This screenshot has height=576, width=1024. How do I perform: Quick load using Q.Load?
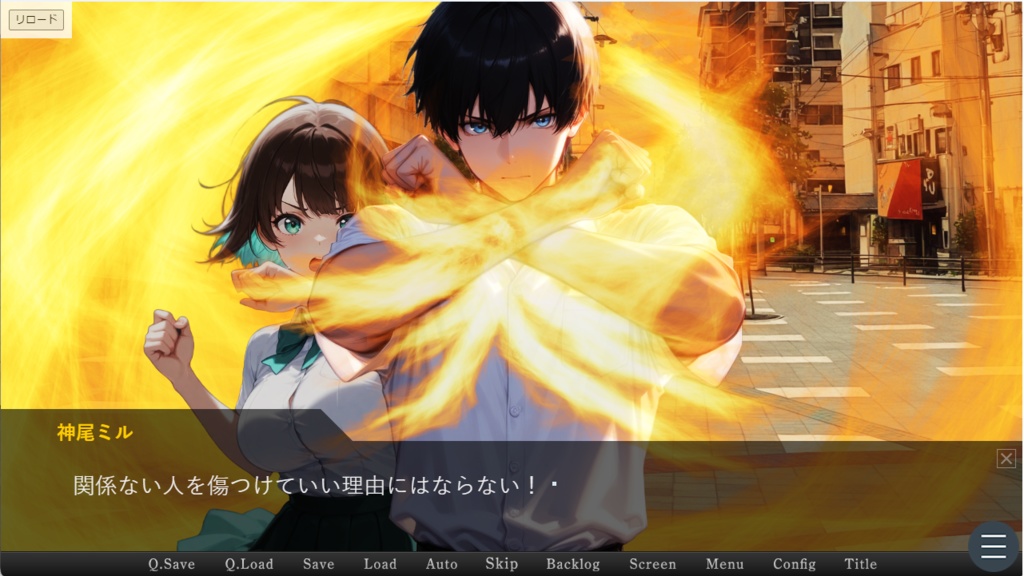(249, 564)
